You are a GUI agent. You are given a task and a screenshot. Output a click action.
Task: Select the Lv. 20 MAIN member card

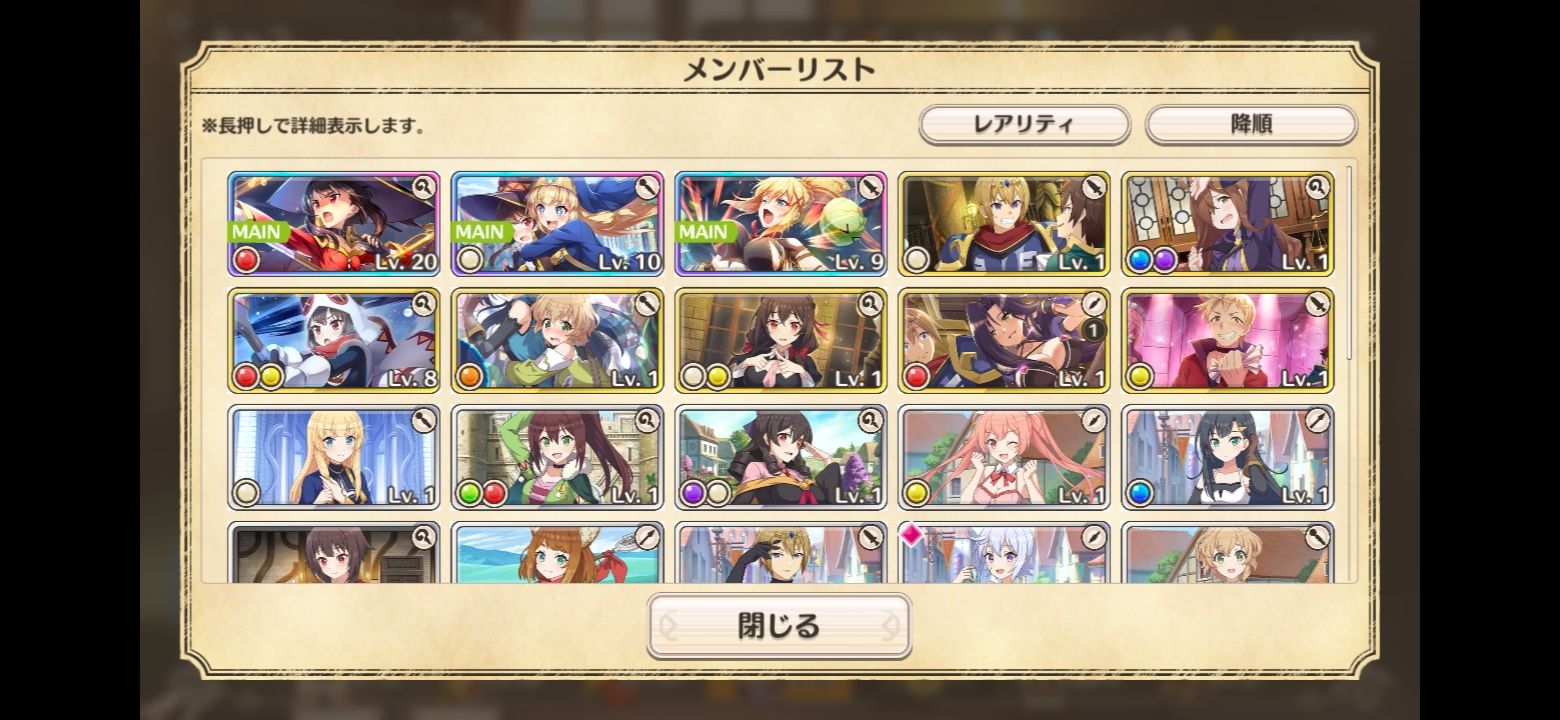click(334, 223)
